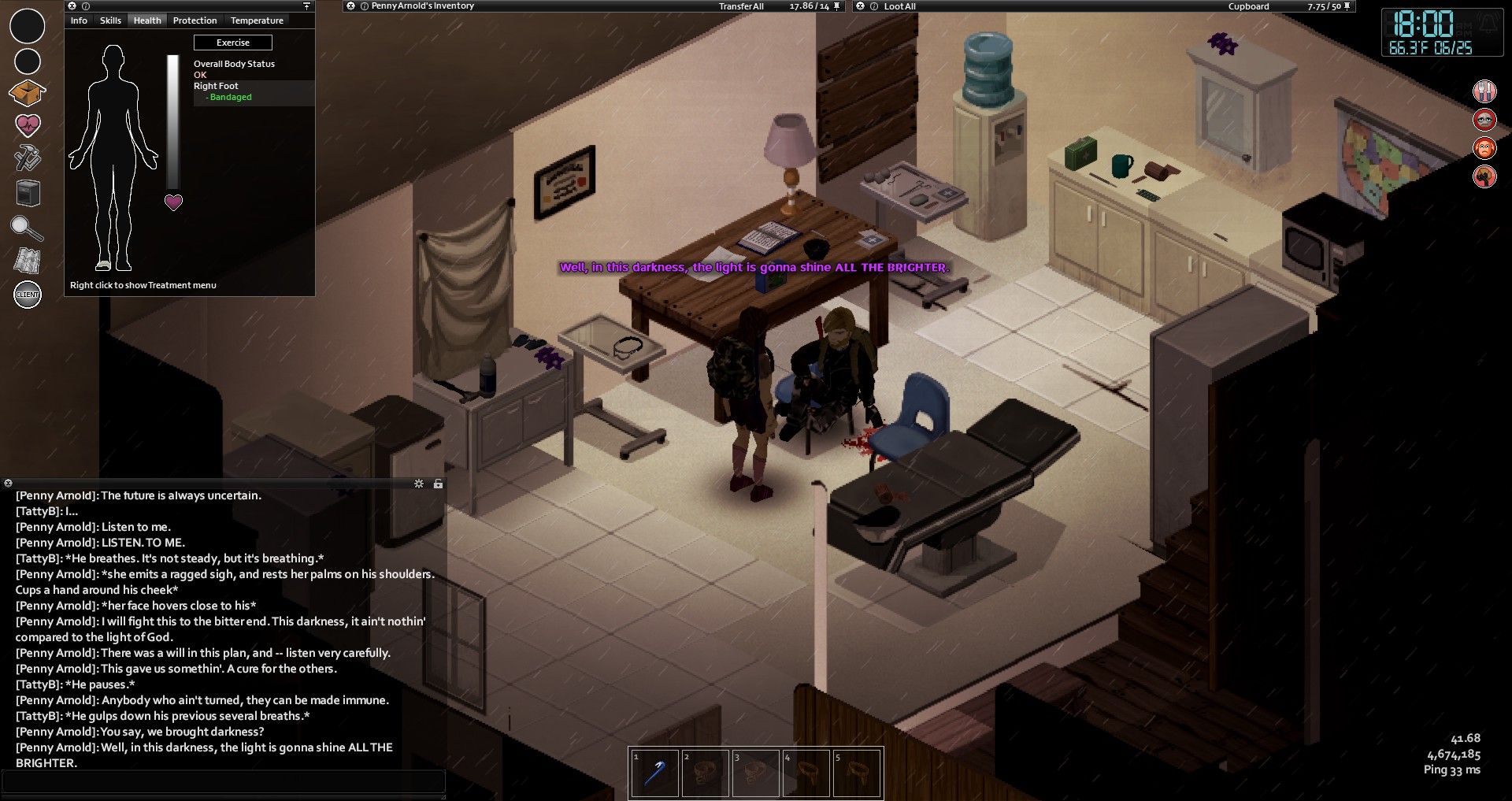Click Transfer All in inventory header
1512x801 pixels.
point(741,6)
